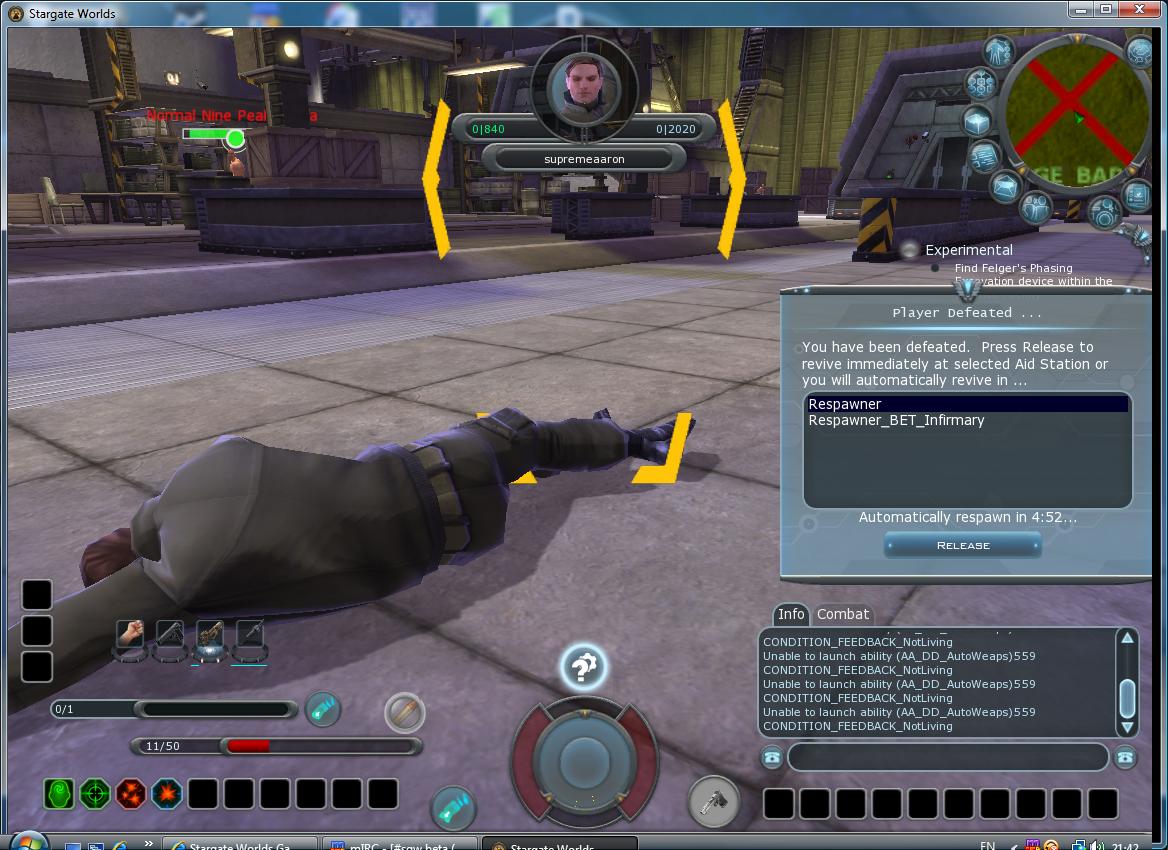Click the bullet ammo icon

(x=405, y=713)
